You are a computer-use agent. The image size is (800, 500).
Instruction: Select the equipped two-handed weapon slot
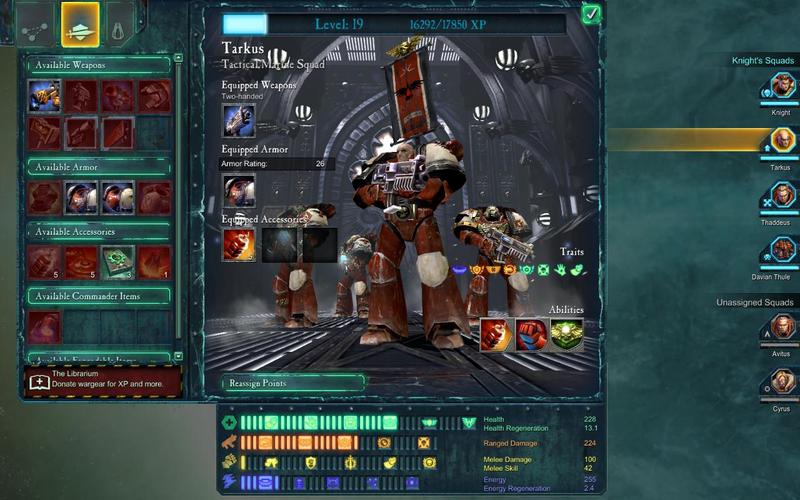tap(239, 121)
